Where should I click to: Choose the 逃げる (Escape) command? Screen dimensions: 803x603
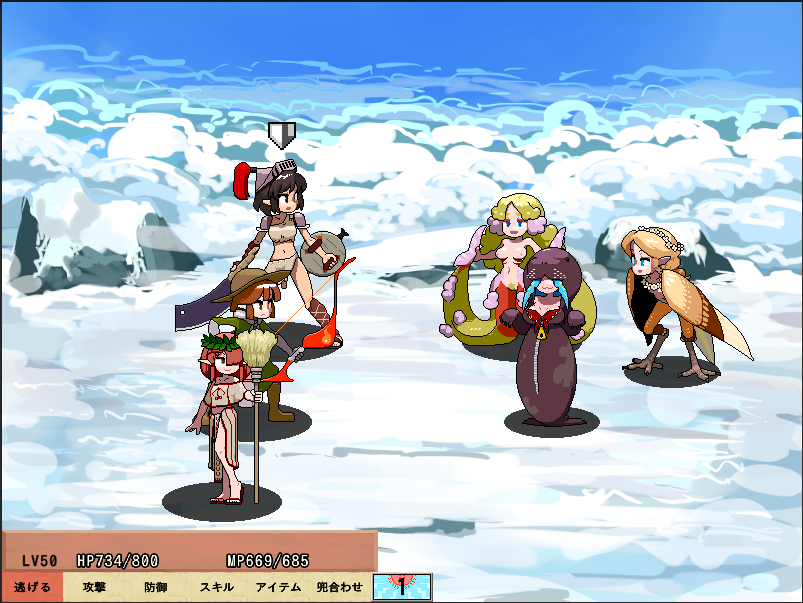[32, 587]
